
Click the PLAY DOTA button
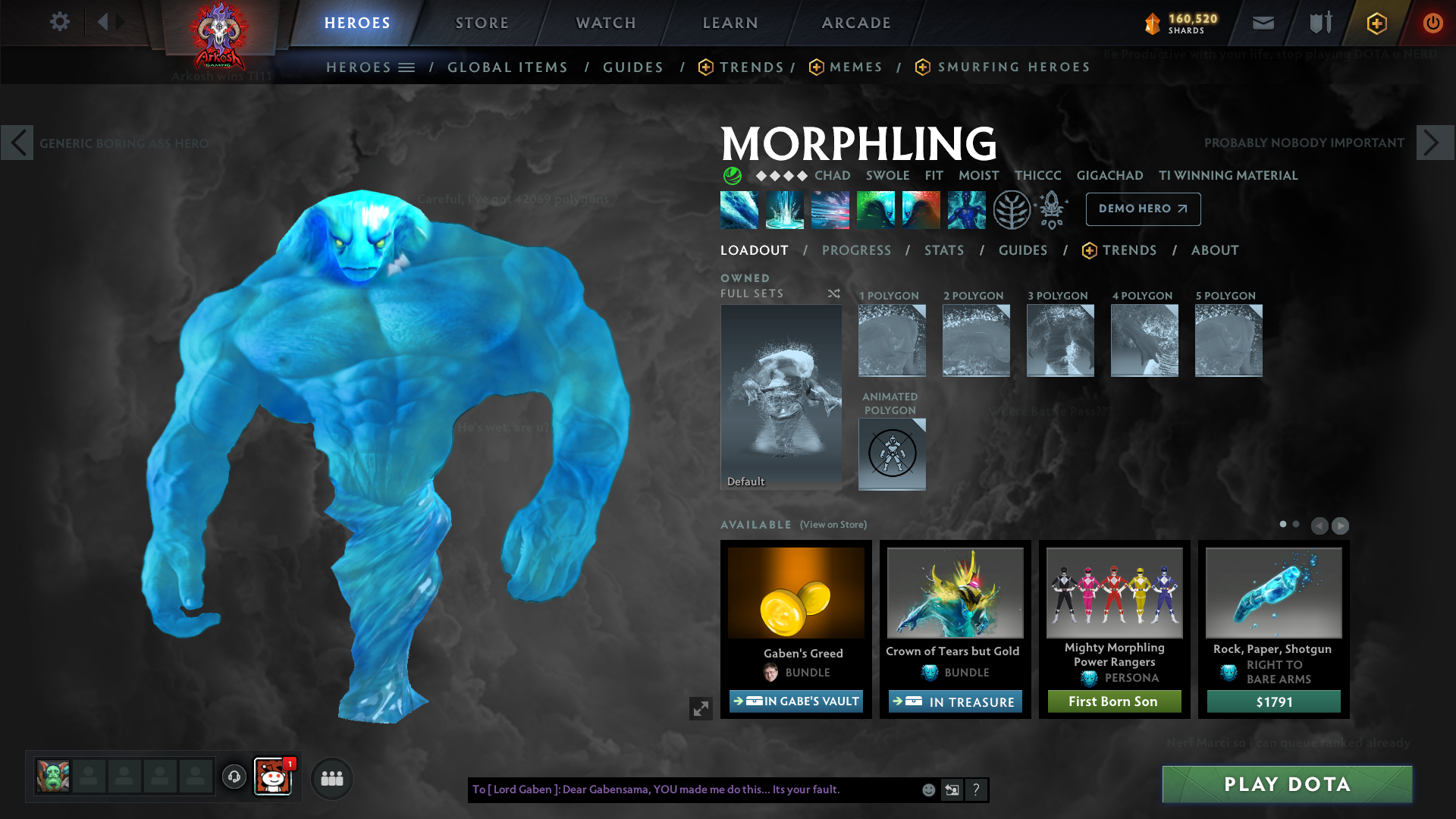[x=1287, y=784]
